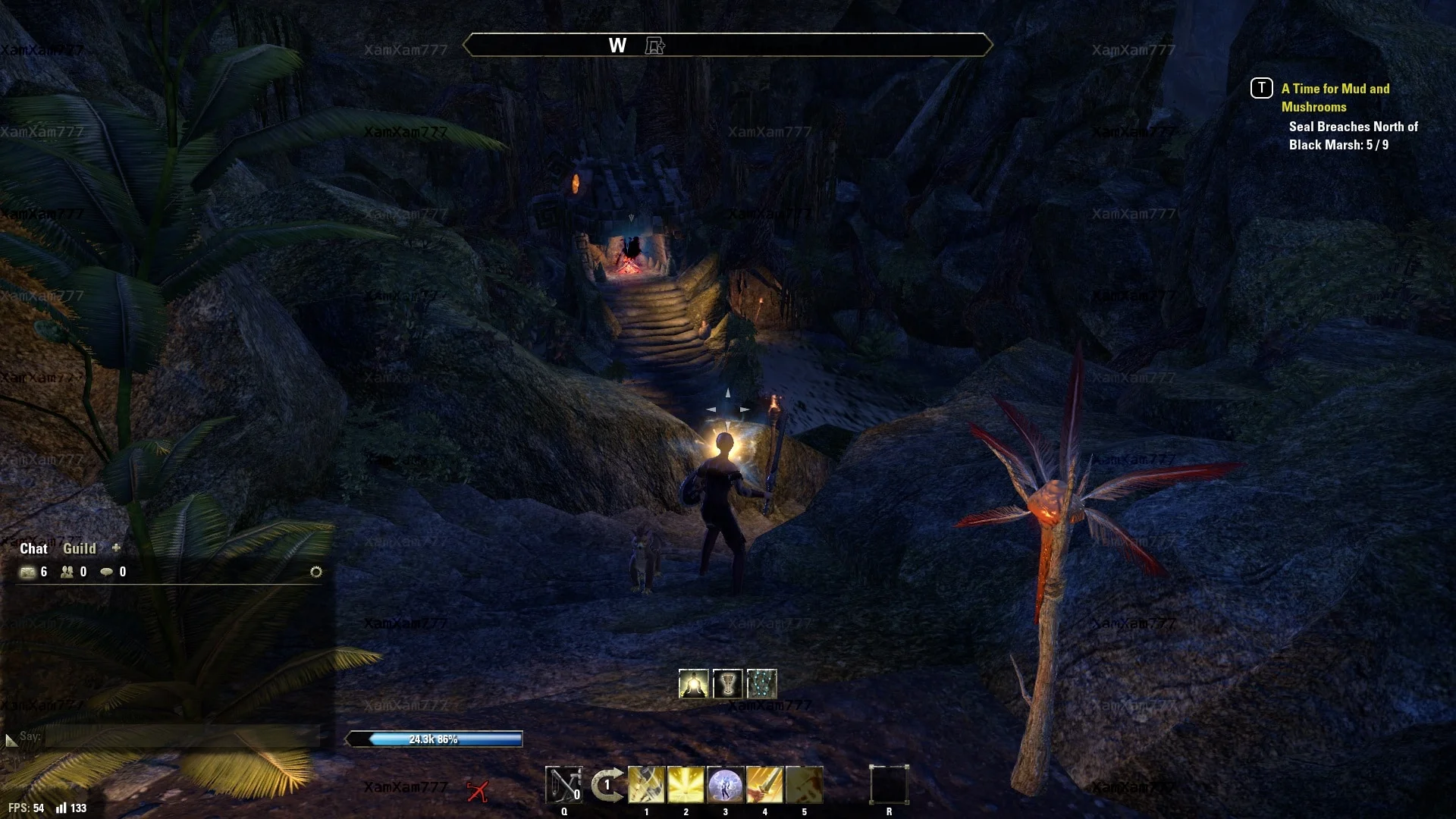Activate the first ability in slot 1
Screen dimensions: 1456x819
(646, 785)
